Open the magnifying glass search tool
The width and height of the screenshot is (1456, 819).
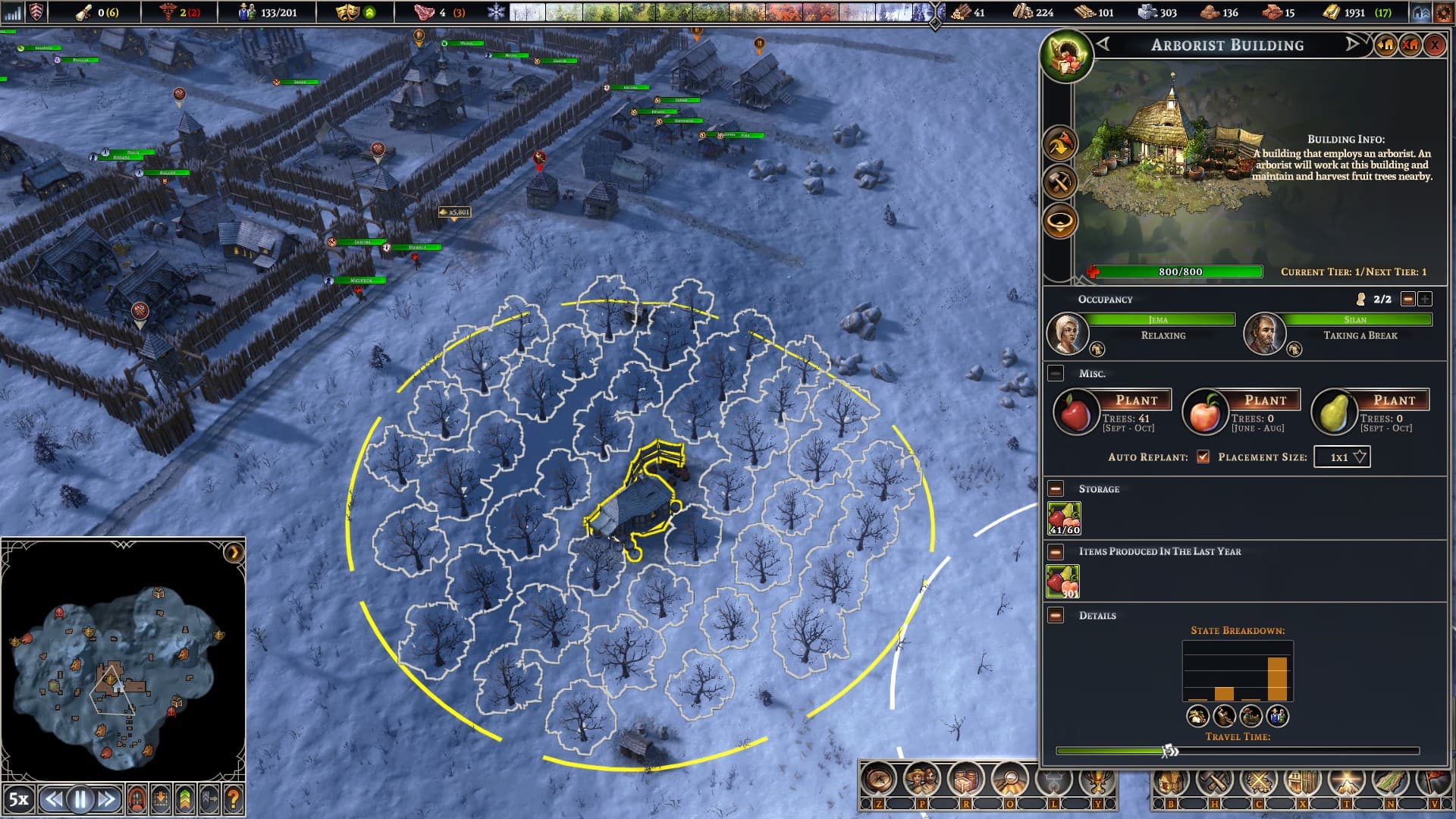click(1010, 780)
